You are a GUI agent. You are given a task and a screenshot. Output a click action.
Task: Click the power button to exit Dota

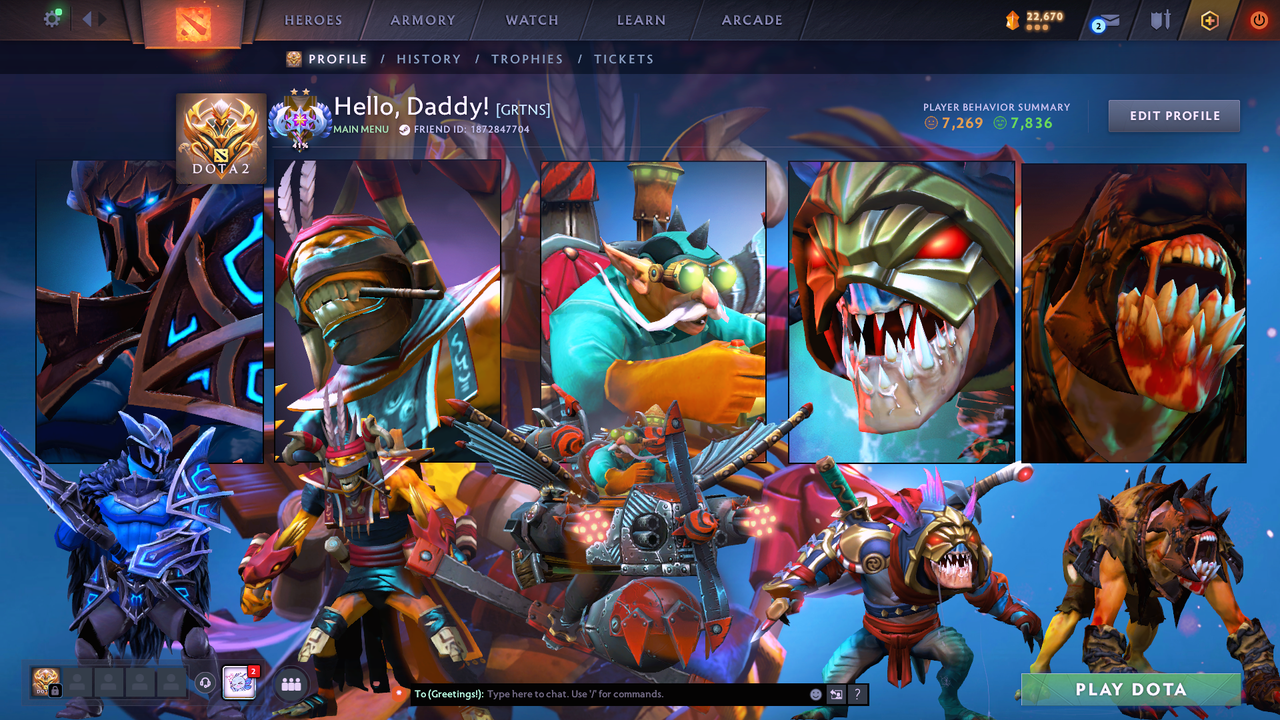(x=1260, y=20)
